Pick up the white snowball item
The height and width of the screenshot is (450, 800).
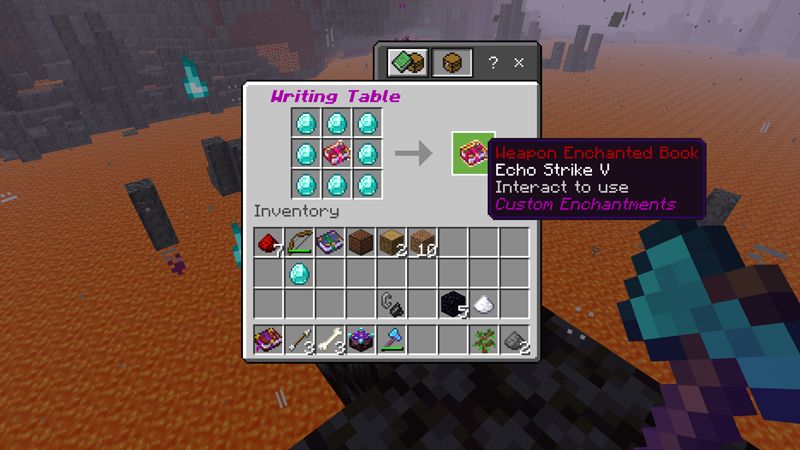pos(483,303)
